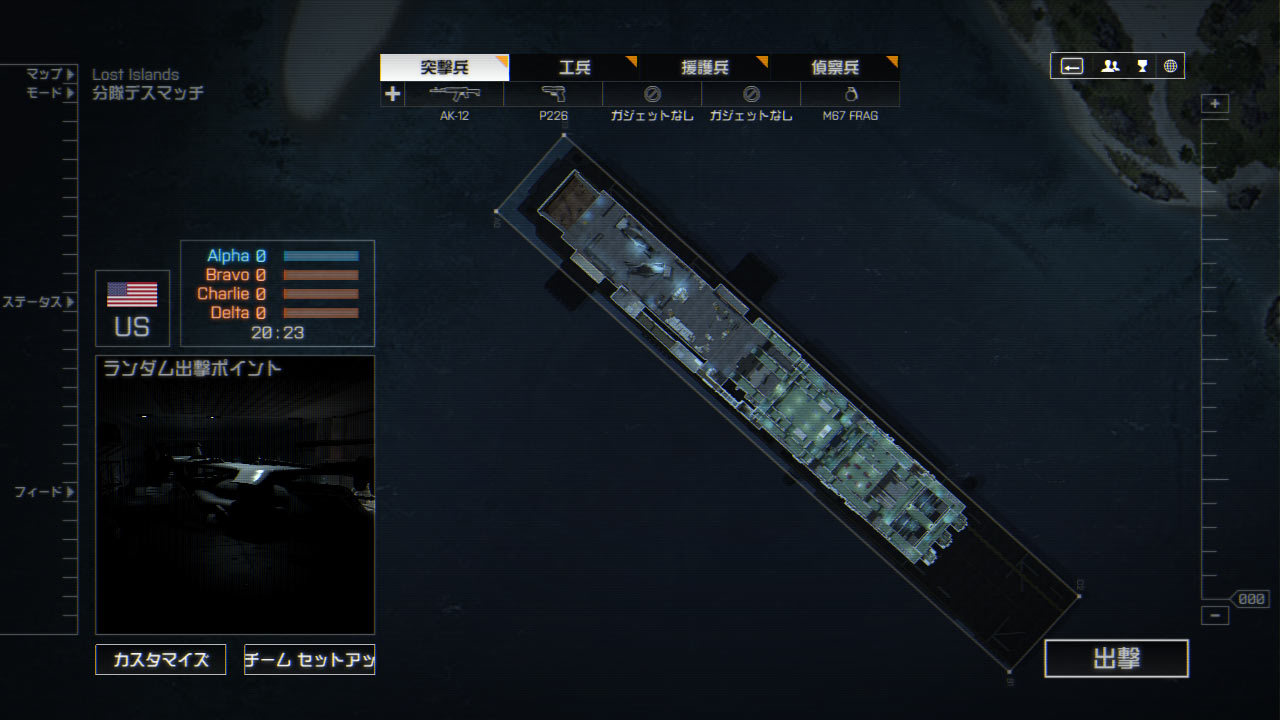Zoom out the map with minus button
The height and width of the screenshot is (720, 1280).
tap(1215, 616)
